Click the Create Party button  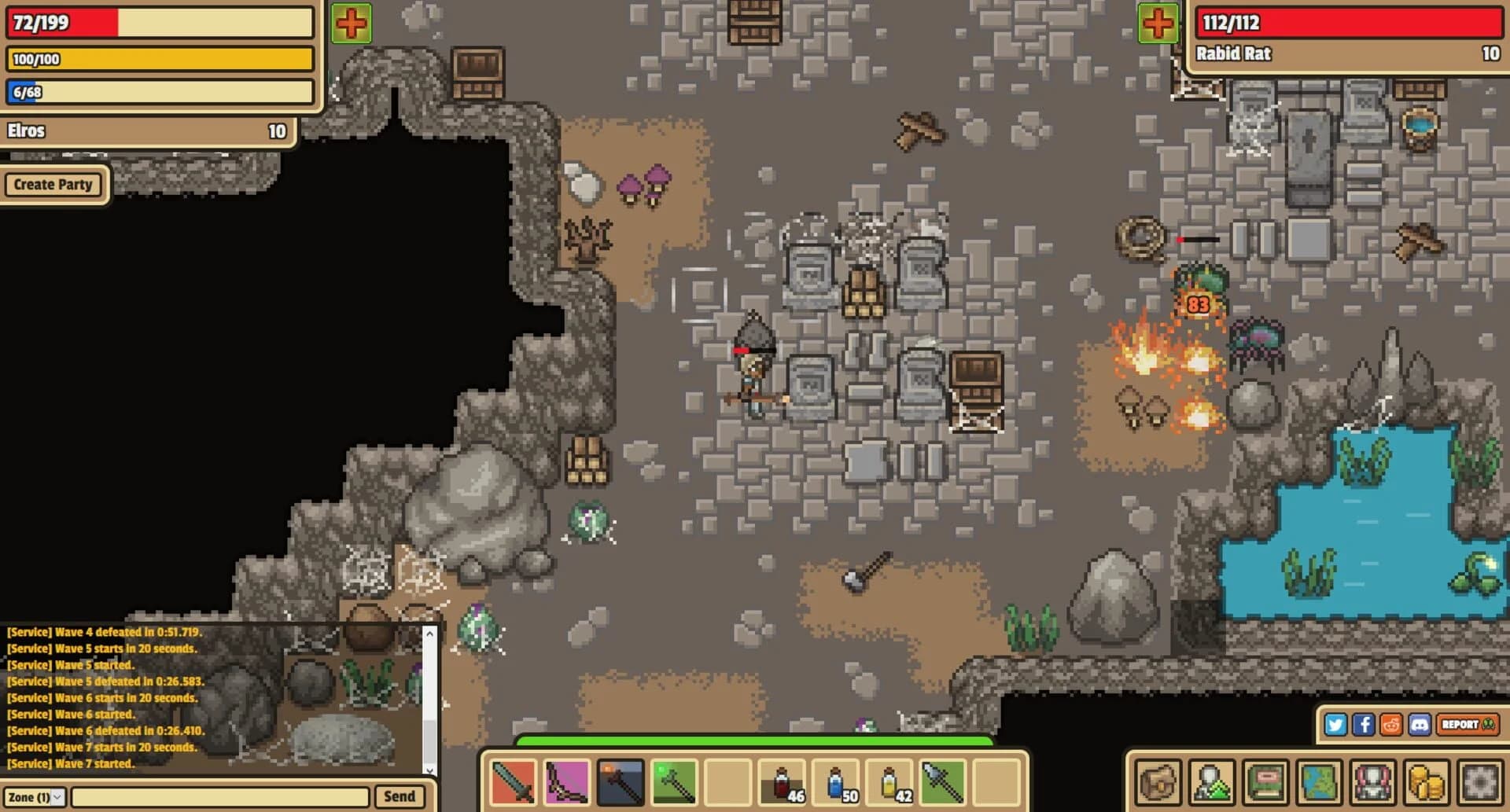[53, 185]
